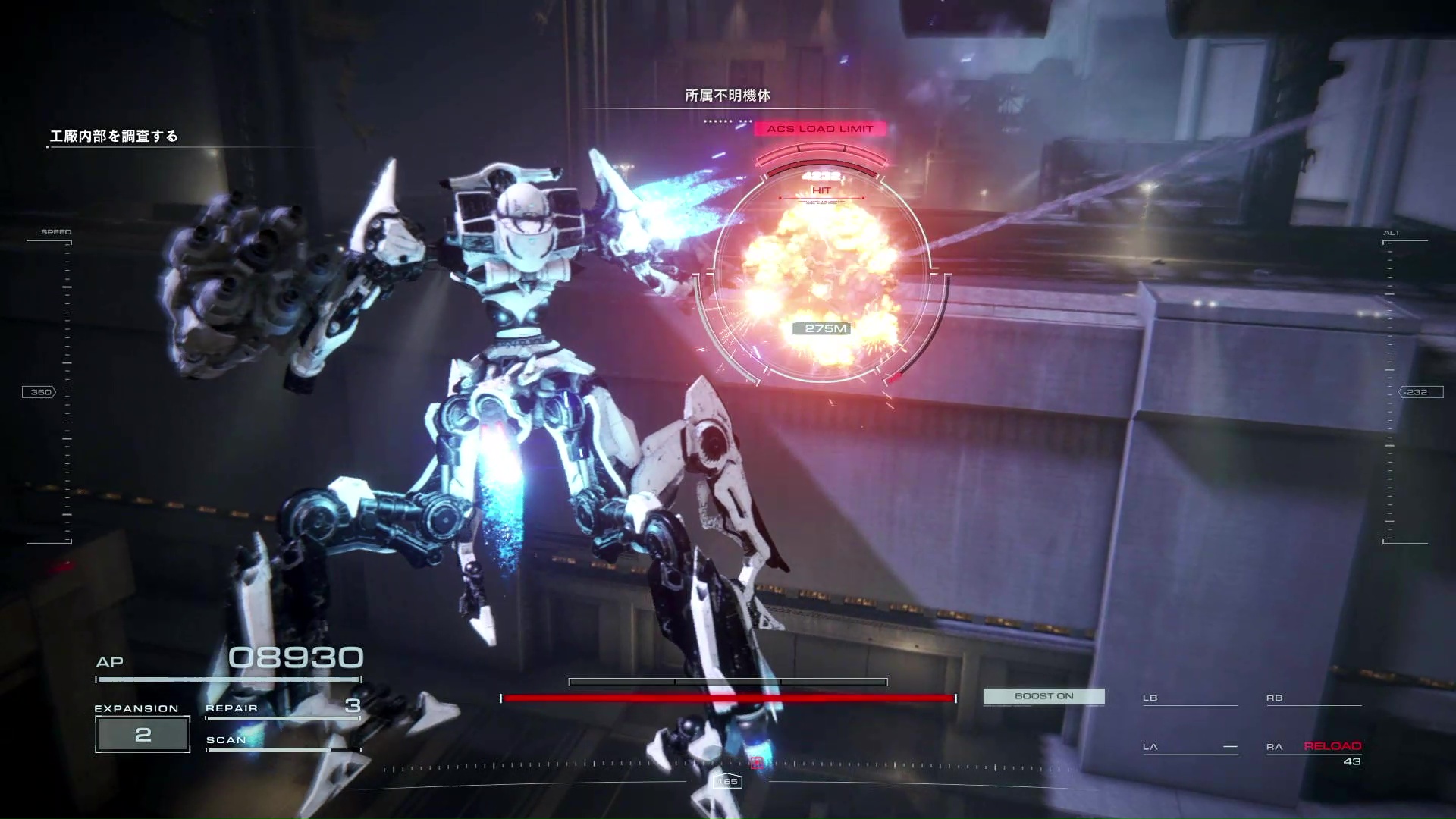
Task: Use the REPAIR kit item
Action: (x=282, y=708)
